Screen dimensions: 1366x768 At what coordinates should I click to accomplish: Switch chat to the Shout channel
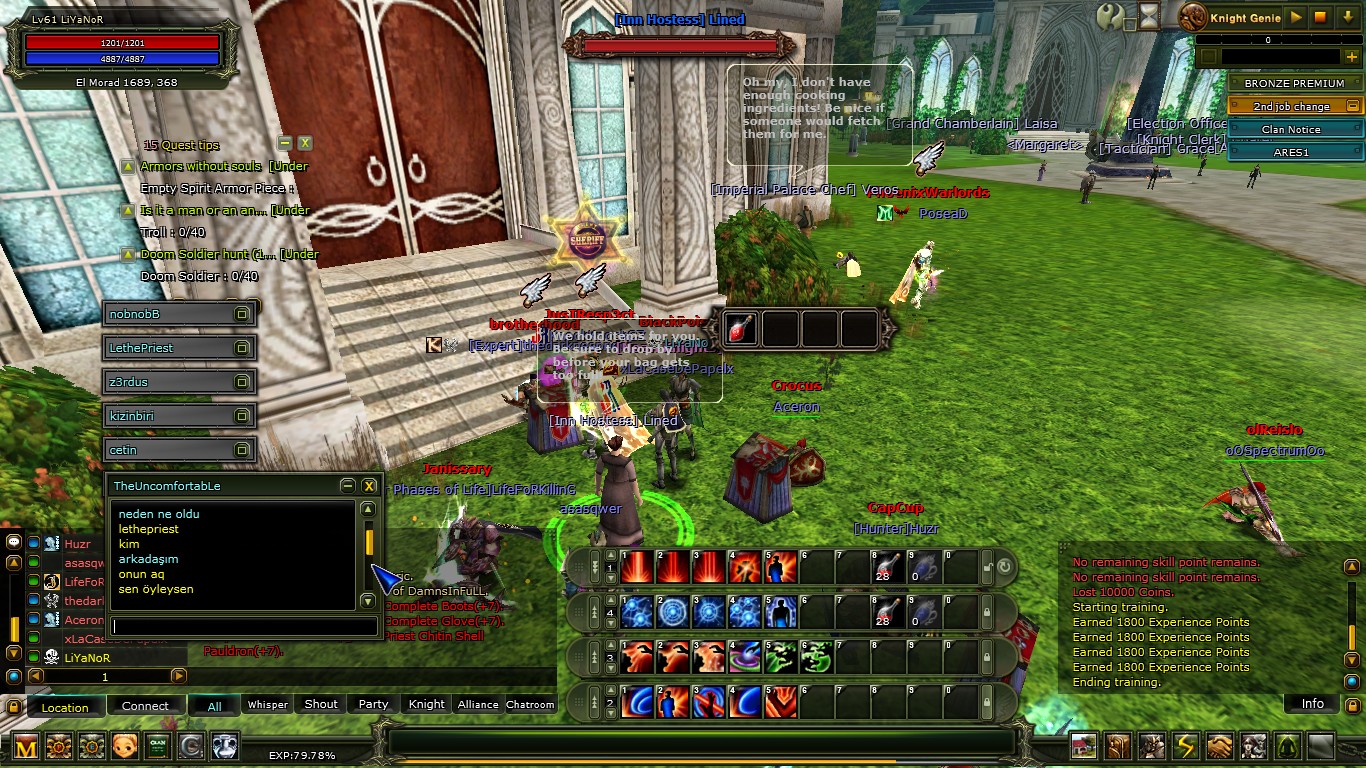click(321, 704)
